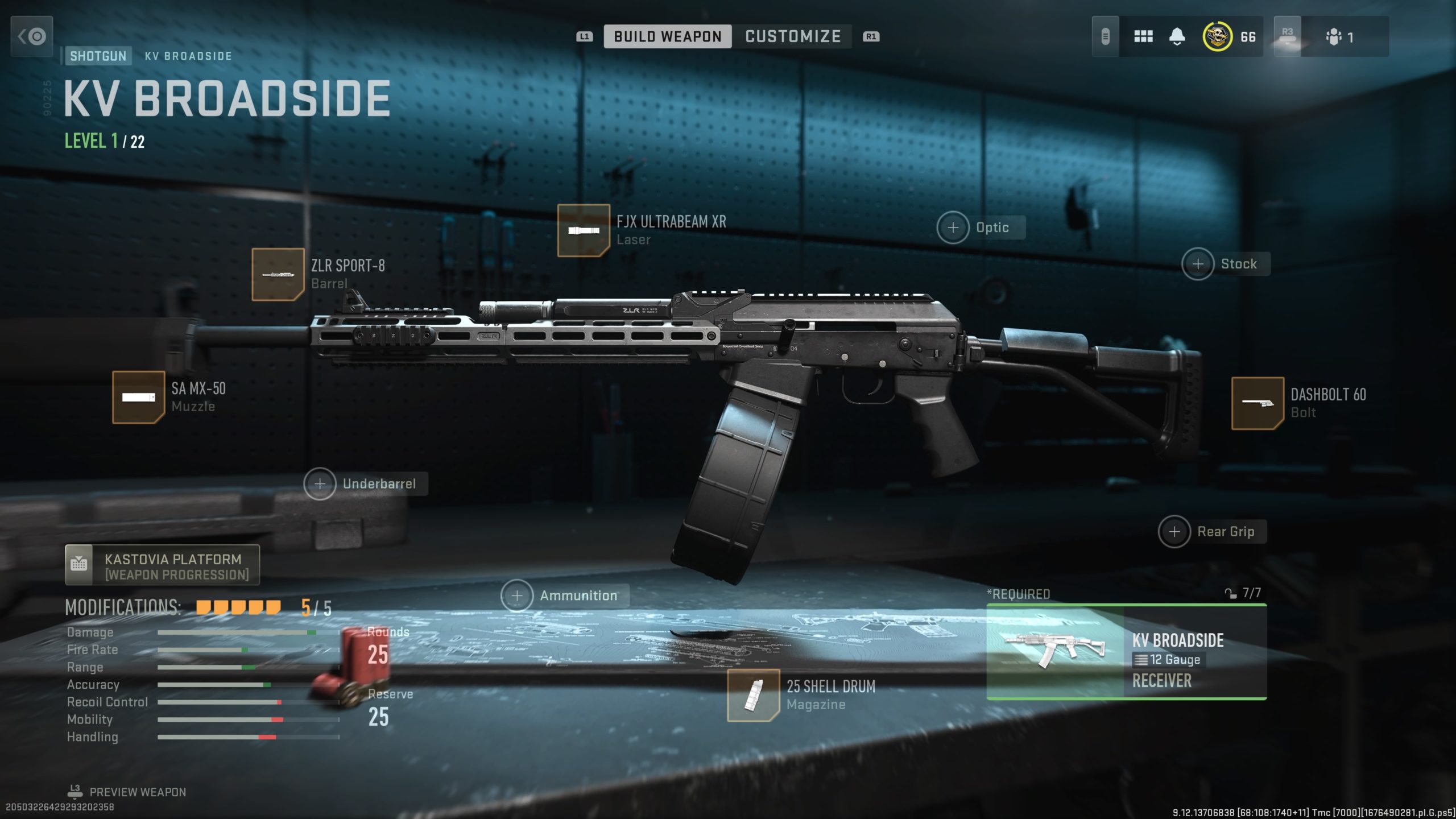Add a Rear Grip attachment
This screenshot has width=1456, height=819.
point(1174,532)
